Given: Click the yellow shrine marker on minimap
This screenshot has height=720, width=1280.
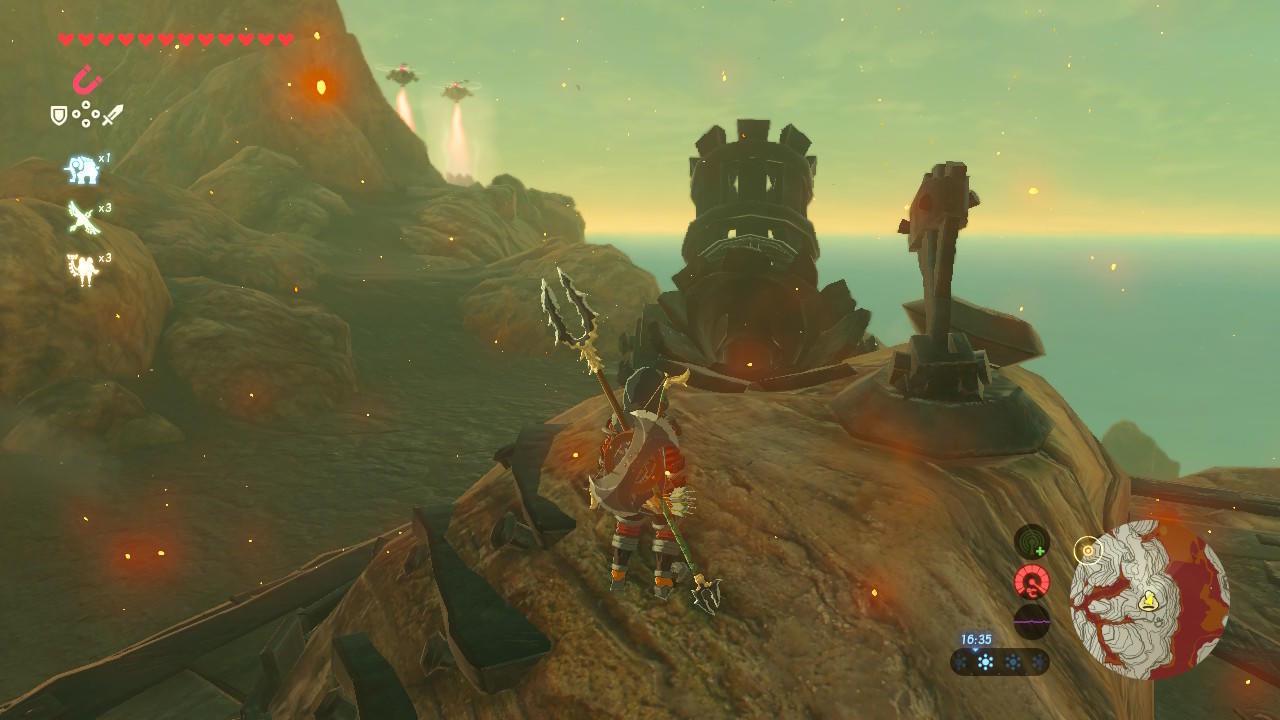Looking at the screenshot, I should (x=1150, y=600).
